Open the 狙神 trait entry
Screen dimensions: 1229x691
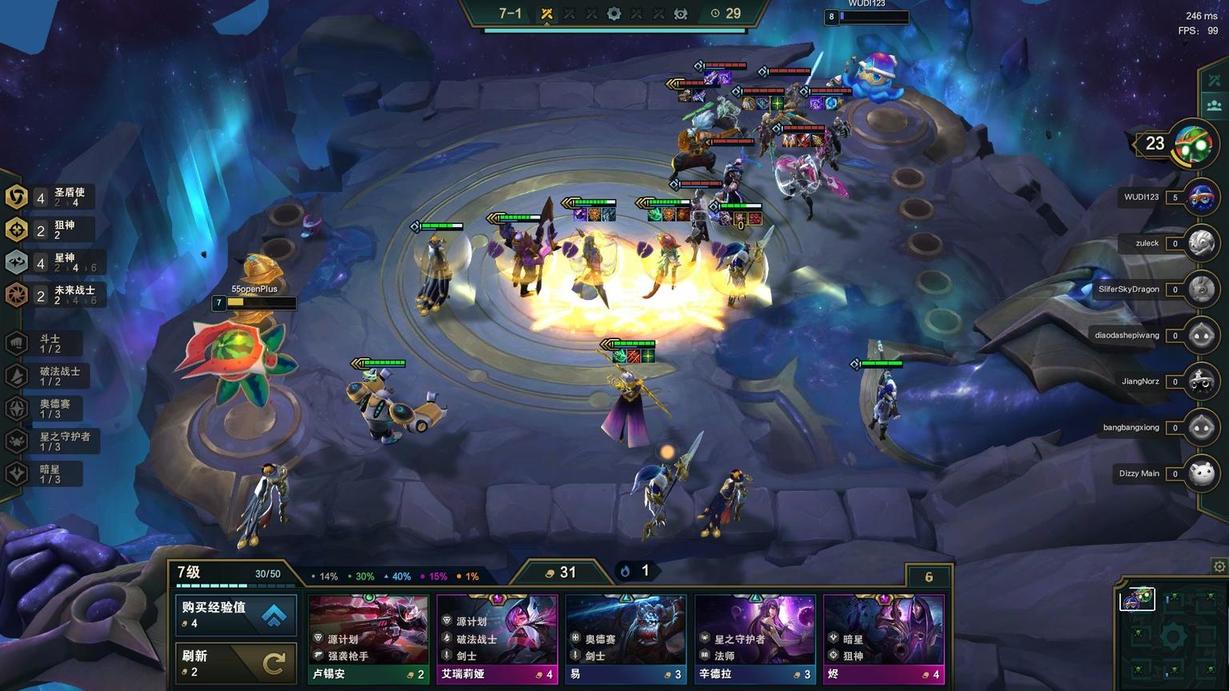click(x=52, y=229)
